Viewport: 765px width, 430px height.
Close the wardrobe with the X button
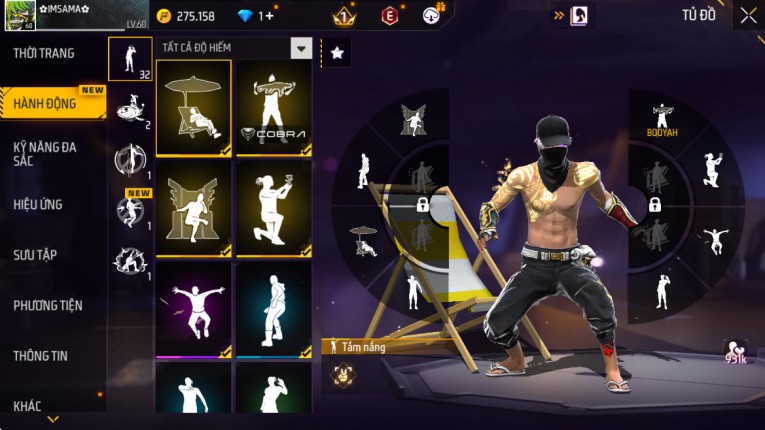[748, 15]
